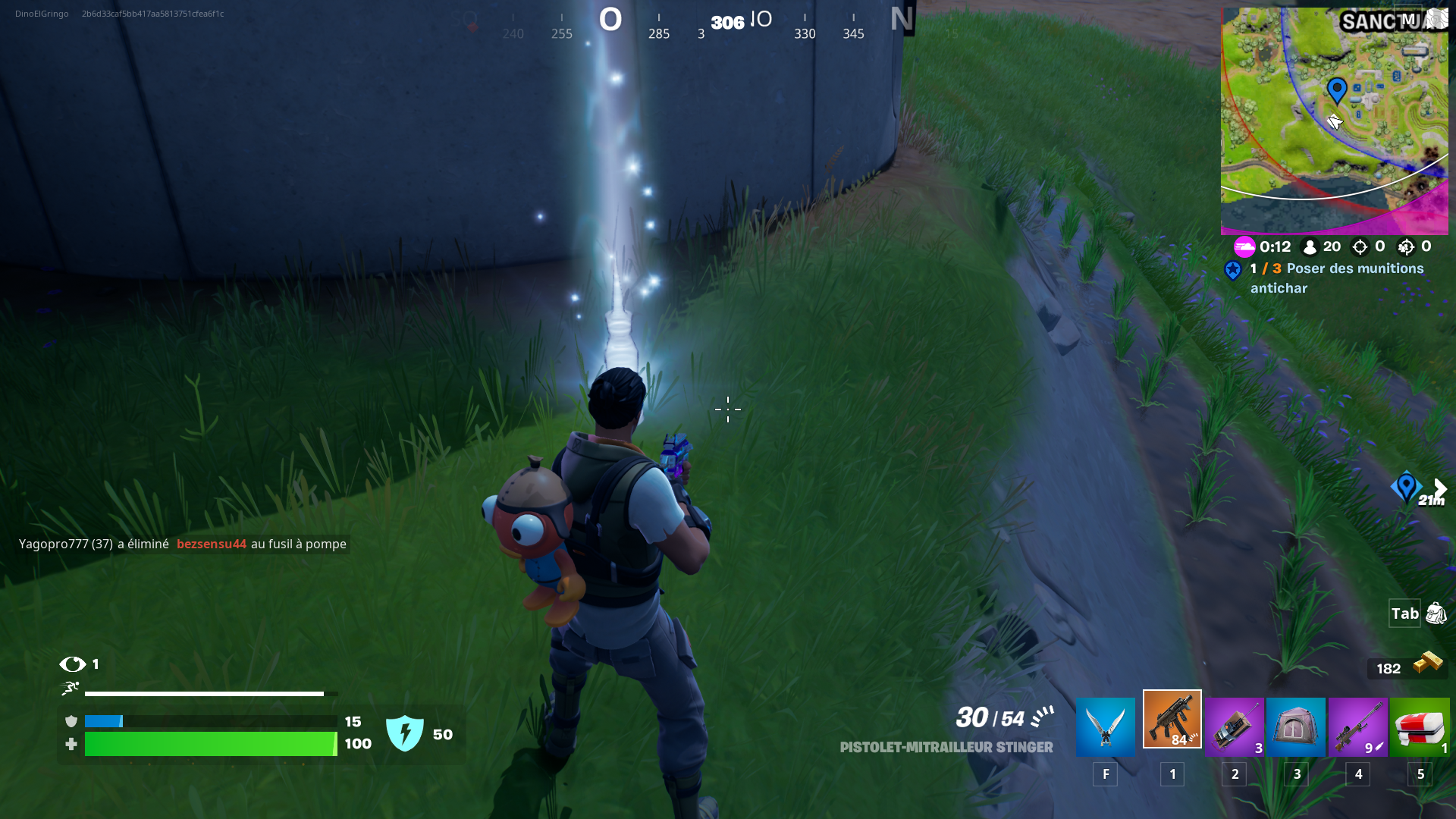Select the anti-tank ammo in slot 2
The height and width of the screenshot is (819, 1456).
[1234, 726]
